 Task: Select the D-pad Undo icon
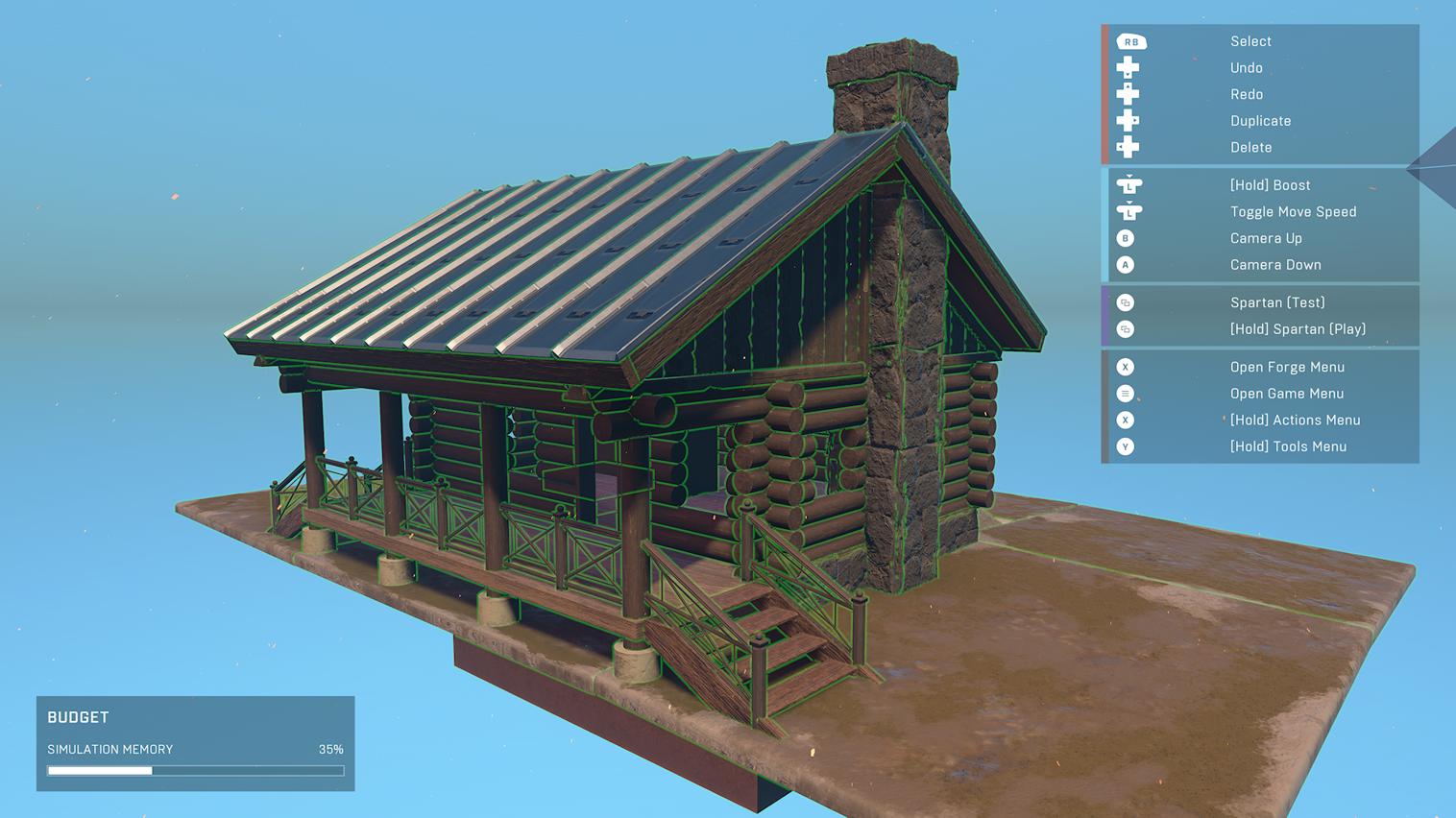tap(1126, 67)
